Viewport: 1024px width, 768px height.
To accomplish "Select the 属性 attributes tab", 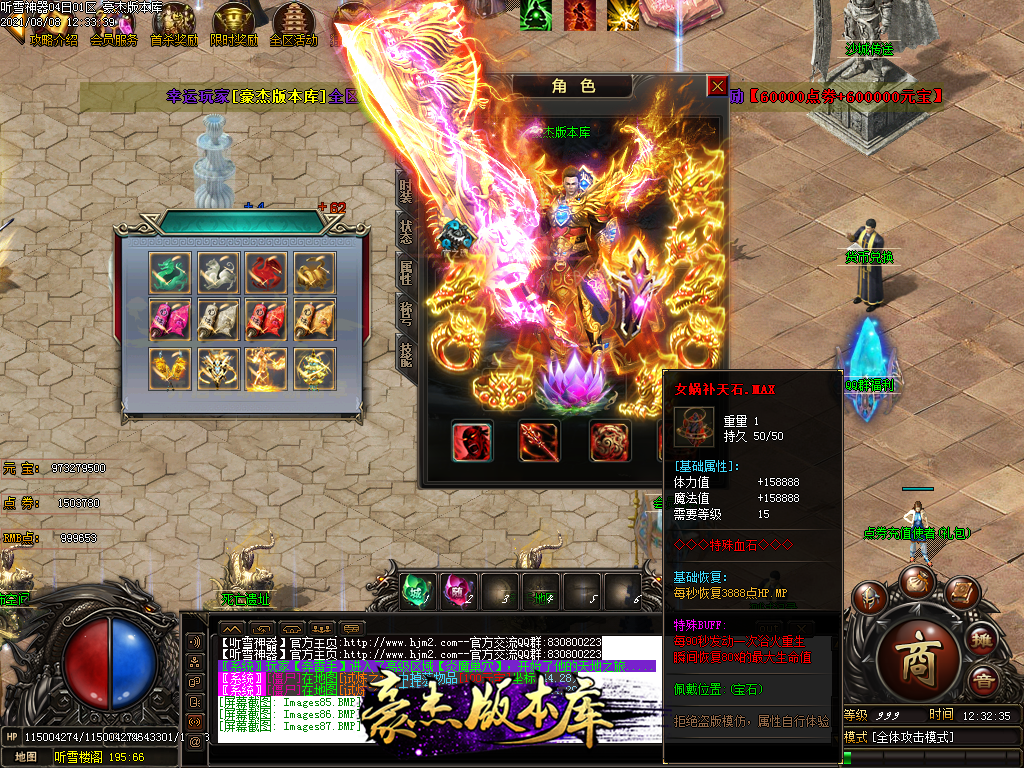I will (406, 272).
